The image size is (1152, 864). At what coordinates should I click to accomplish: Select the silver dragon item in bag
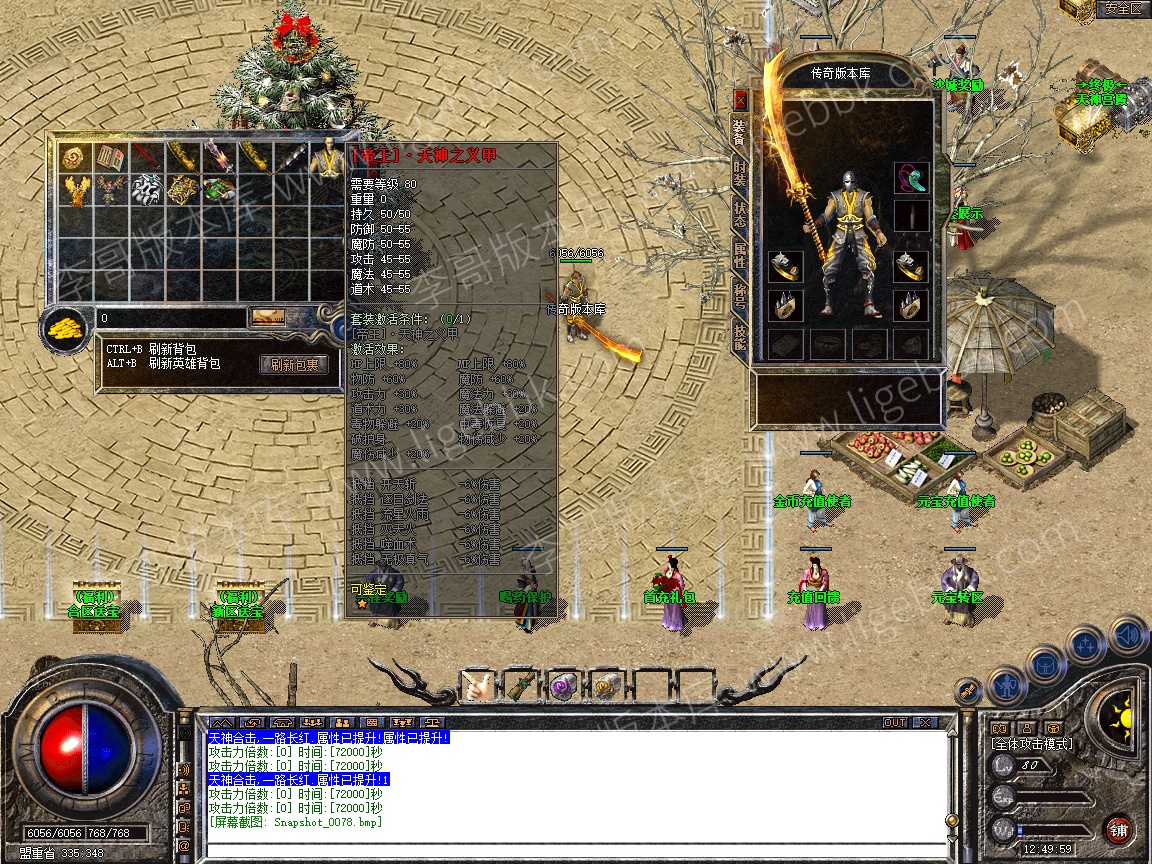pyautogui.click(x=146, y=189)
